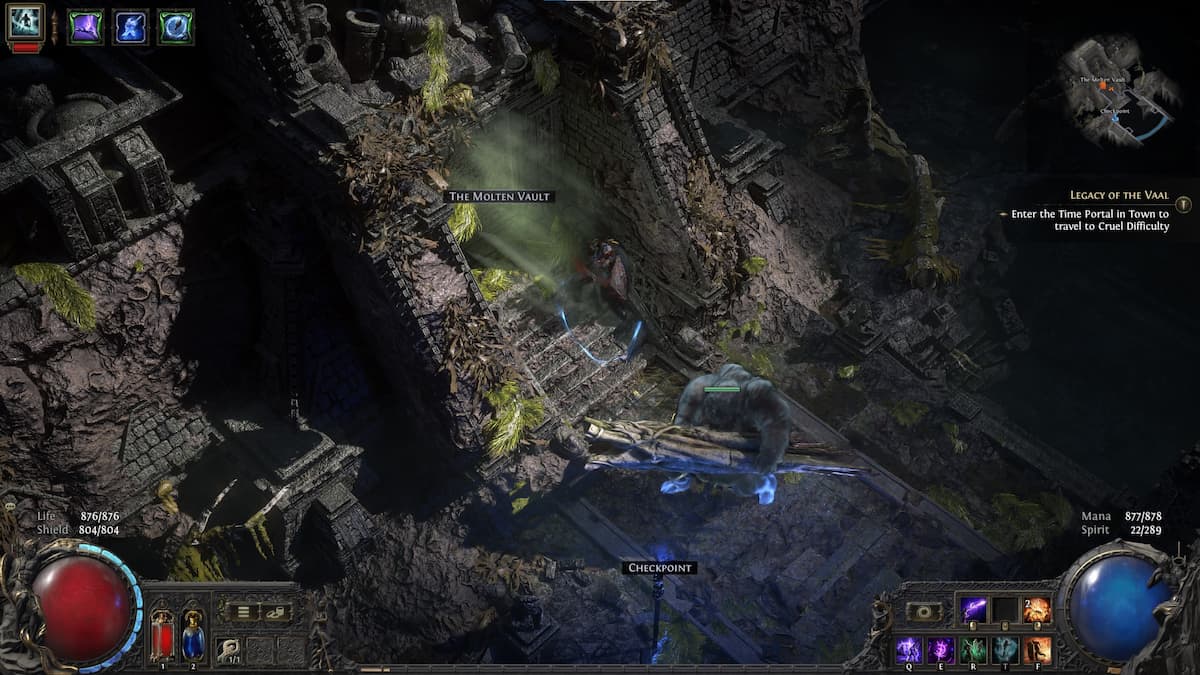Viewport: 1200px width, 675px height.
Task: Click the round quest tracker toggle button
Action: click(1183, 205)
